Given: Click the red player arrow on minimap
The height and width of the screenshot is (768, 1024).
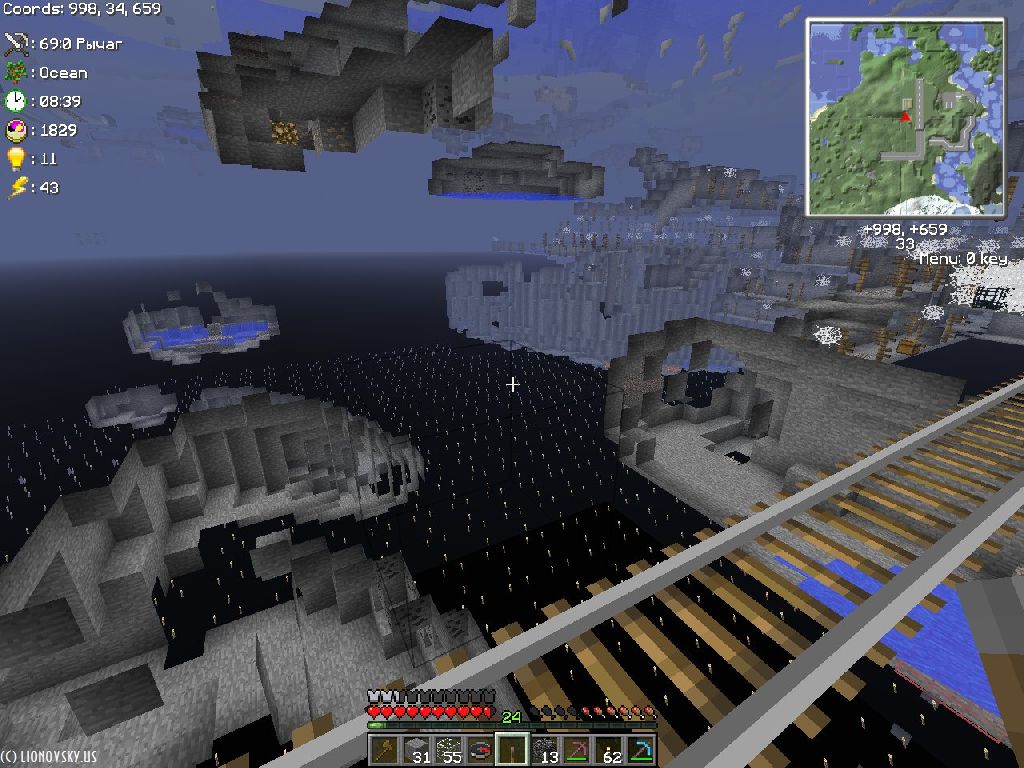Looking at the screenshot, I should pyautogui.click(x=905, y=116).
